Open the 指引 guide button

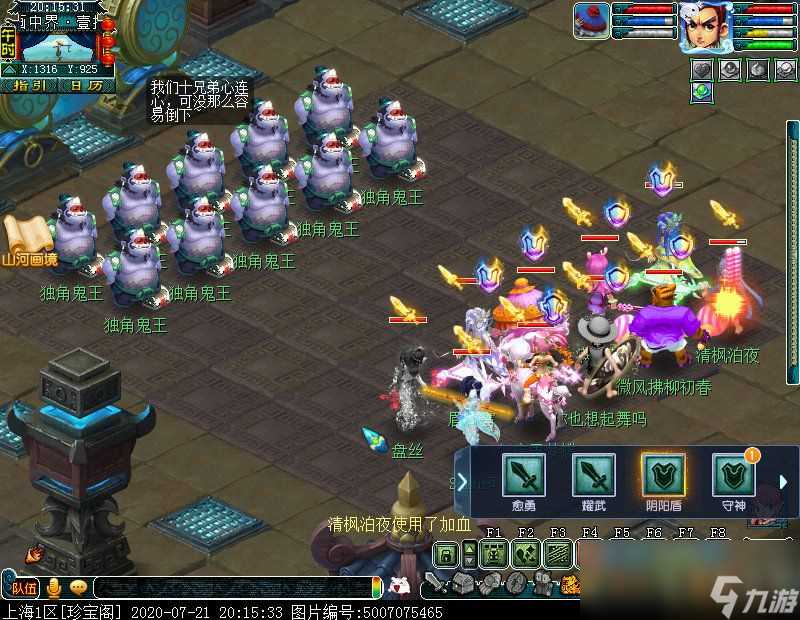(29, 85)
